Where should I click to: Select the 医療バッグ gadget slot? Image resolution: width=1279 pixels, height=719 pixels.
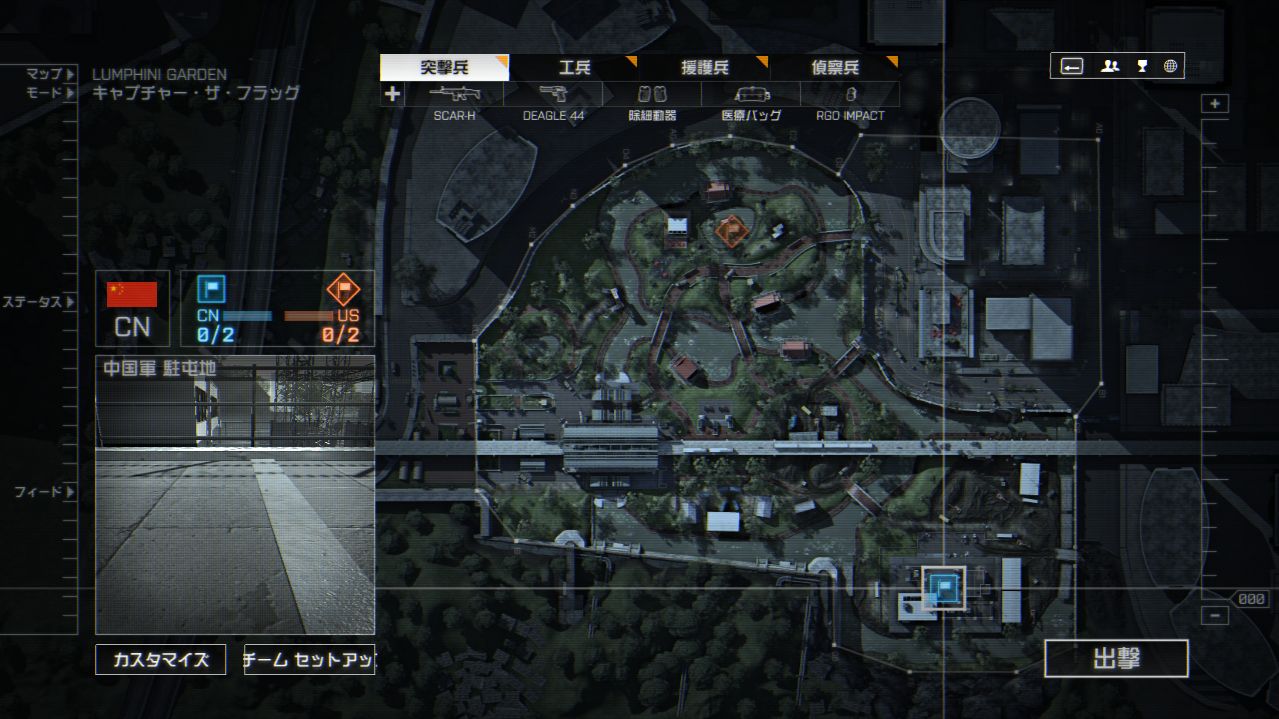tap(751, 95)
